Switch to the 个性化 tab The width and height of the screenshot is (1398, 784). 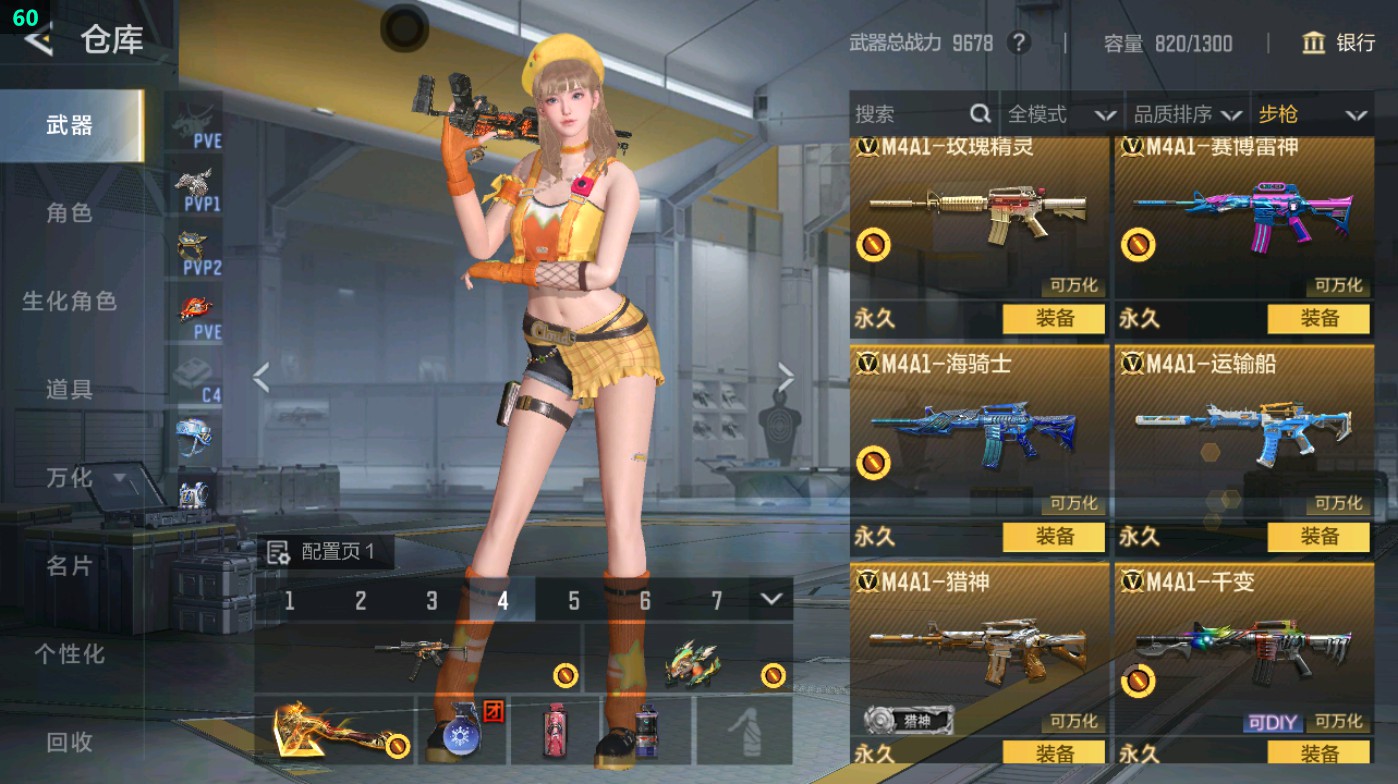pos(69,654)
